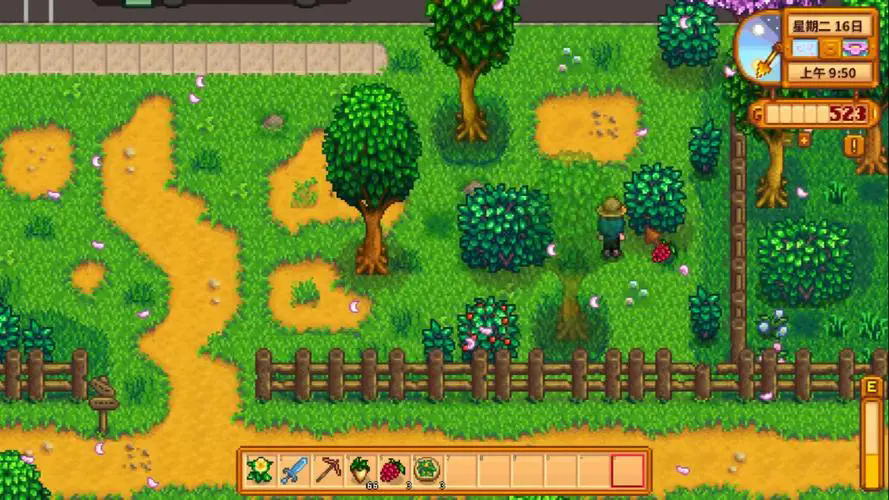The image size is (889, 500).
Task: Select the red-highlighted empty hotbar slot
Action: (628, 469)
